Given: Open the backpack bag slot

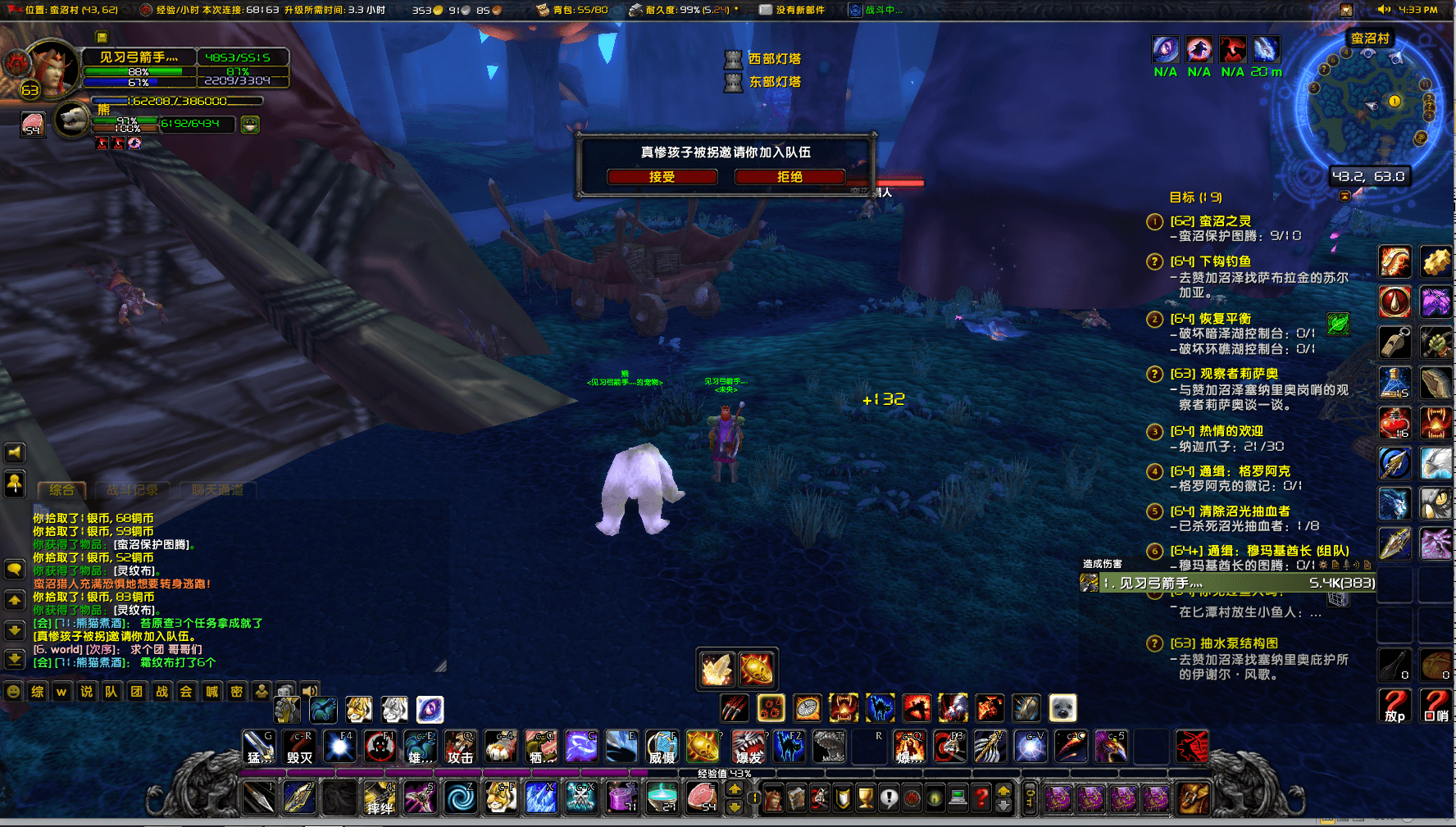Looking at the screenshot, I should tap(1194, 797).
